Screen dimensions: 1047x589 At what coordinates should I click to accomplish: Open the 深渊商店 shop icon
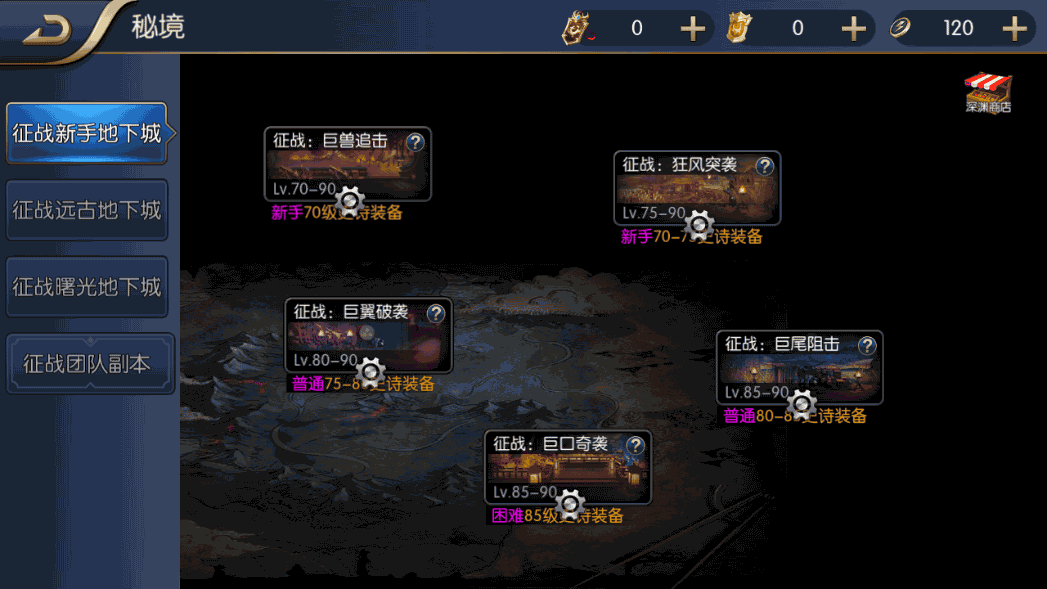[x=988, y=93]
